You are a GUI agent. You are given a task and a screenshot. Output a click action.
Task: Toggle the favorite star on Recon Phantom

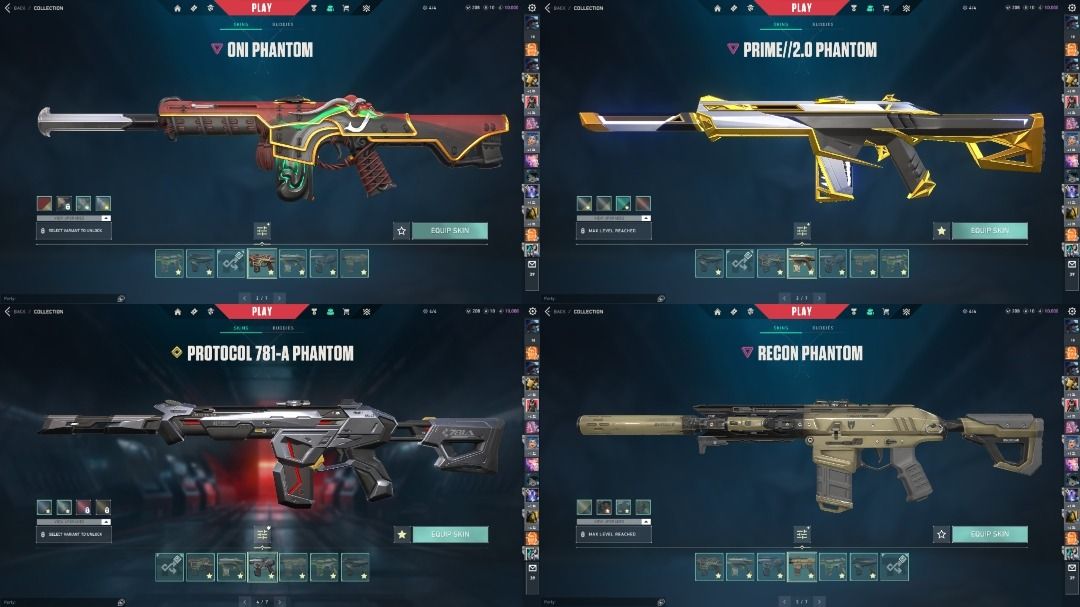(x=941, y=534)
